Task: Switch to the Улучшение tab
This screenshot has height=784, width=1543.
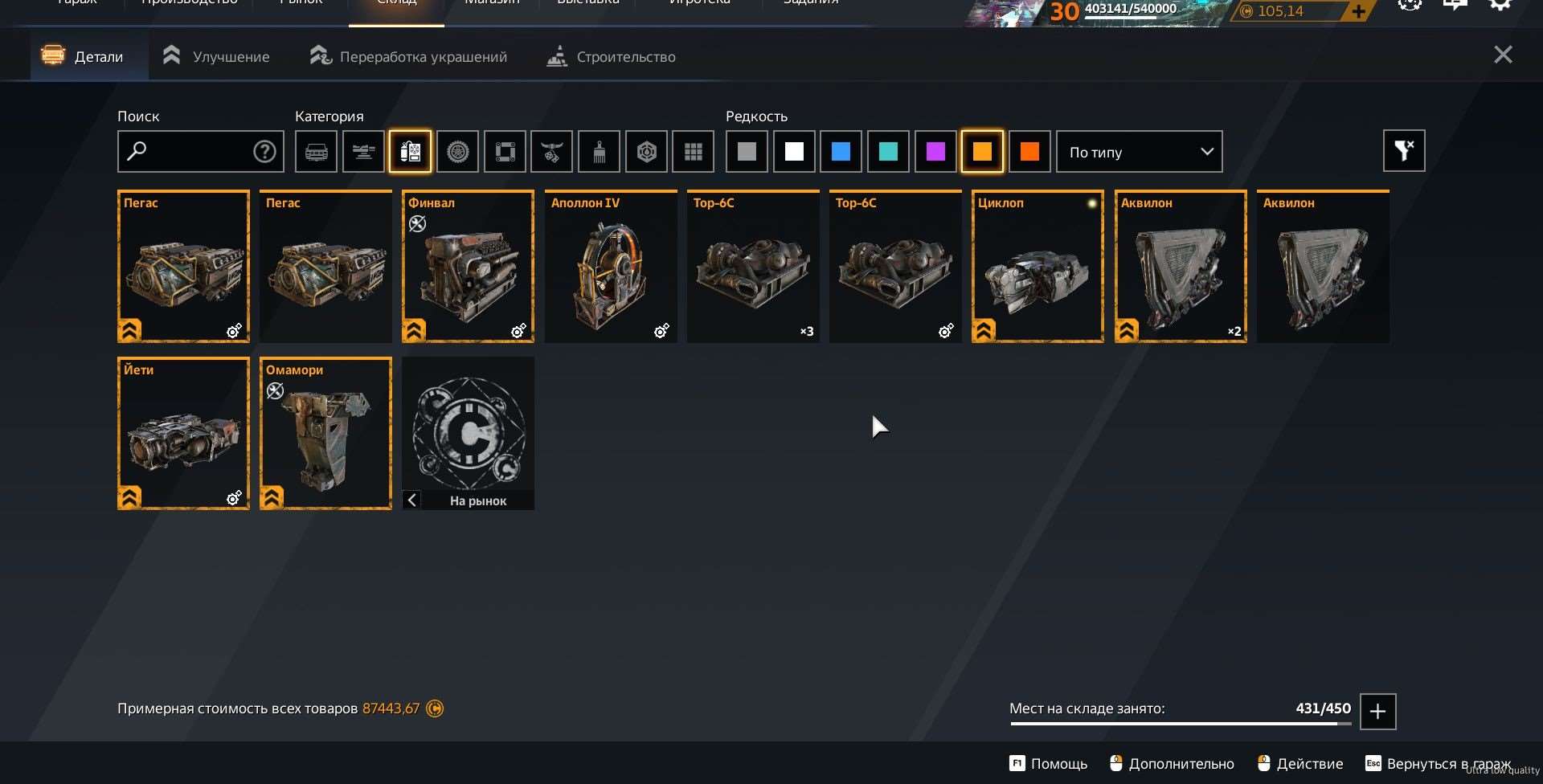Action: 215,55
